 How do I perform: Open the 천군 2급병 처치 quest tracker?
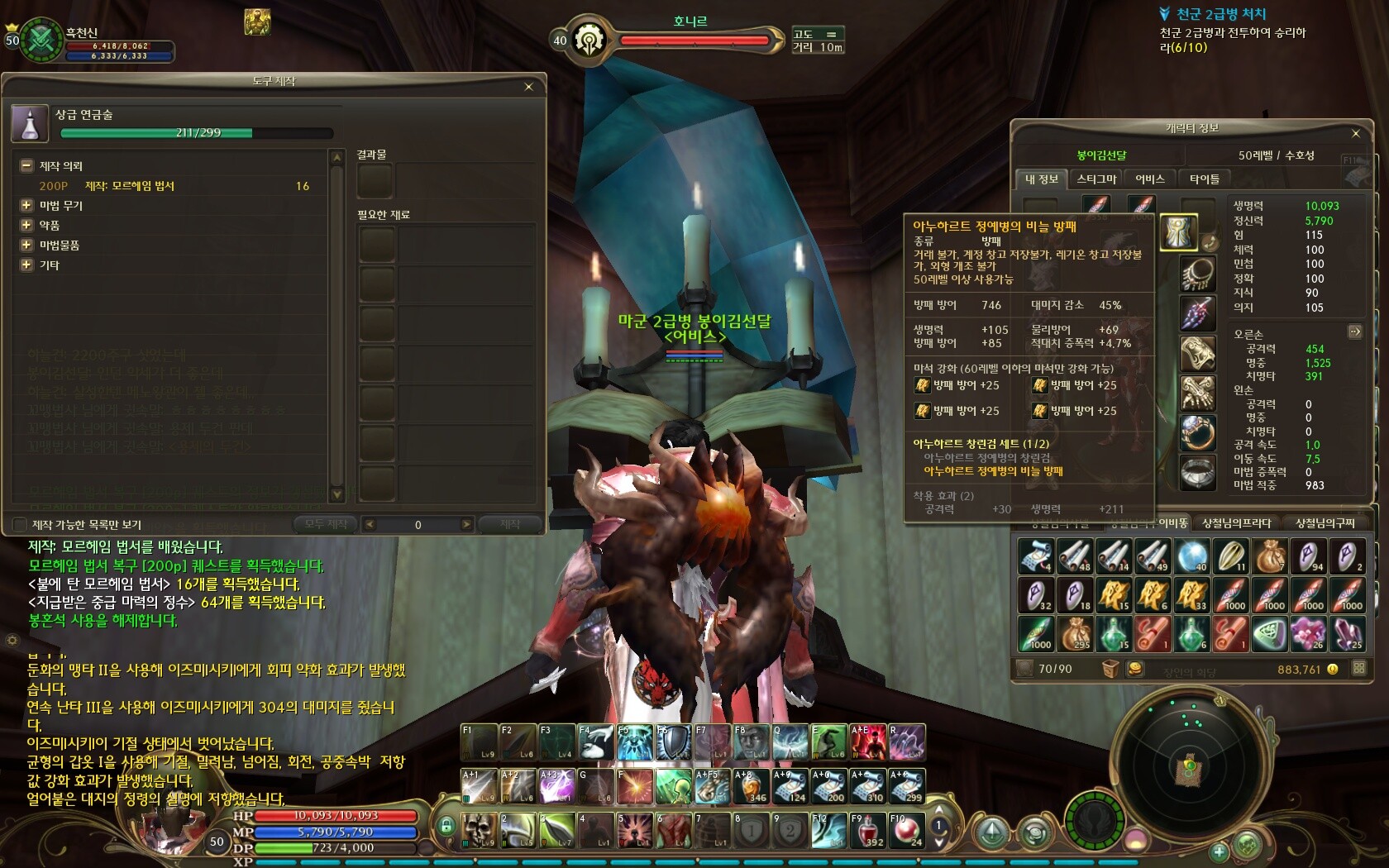[1221, 14]
